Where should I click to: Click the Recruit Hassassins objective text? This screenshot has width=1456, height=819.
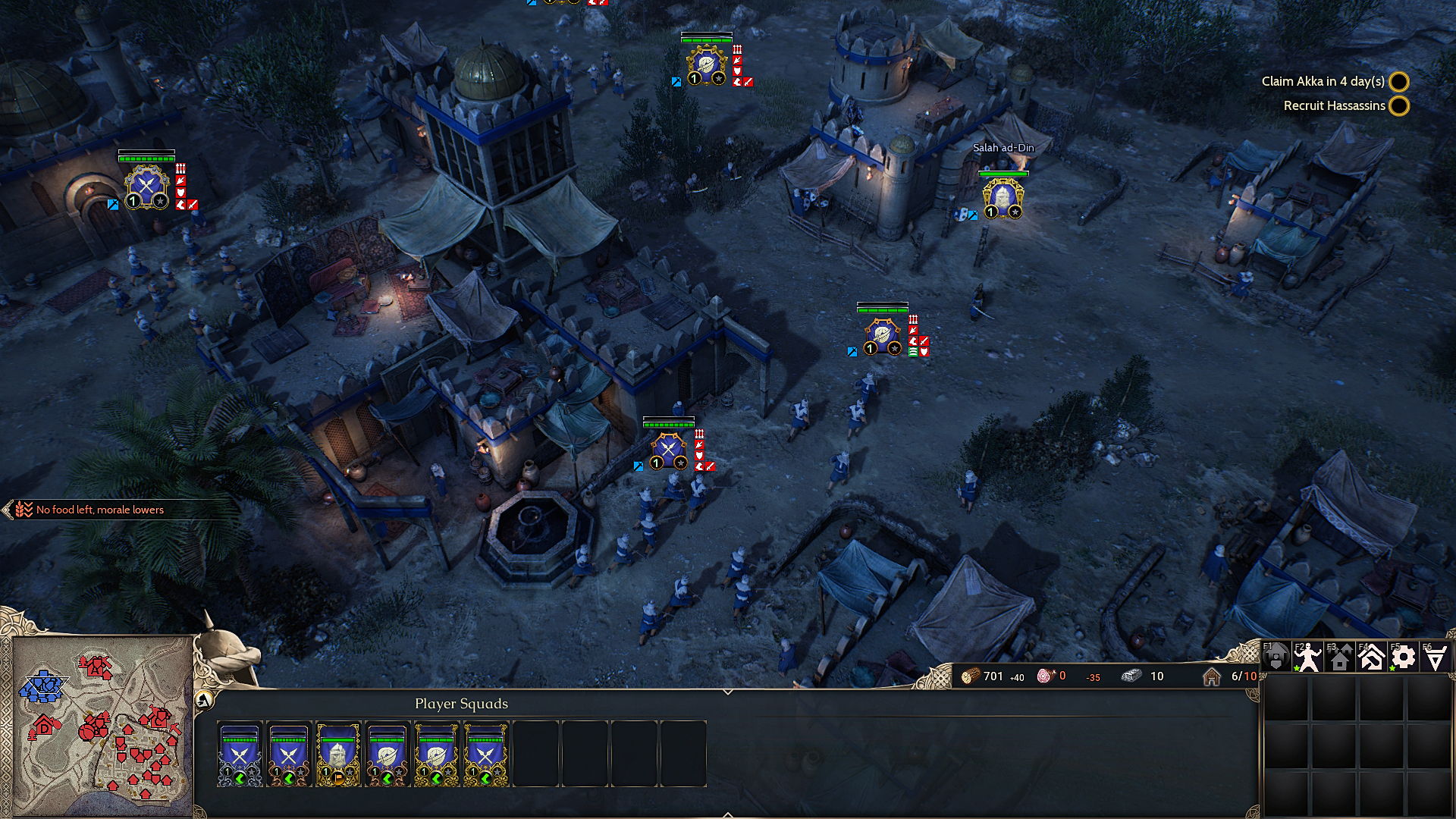(x=1333, y=105)
